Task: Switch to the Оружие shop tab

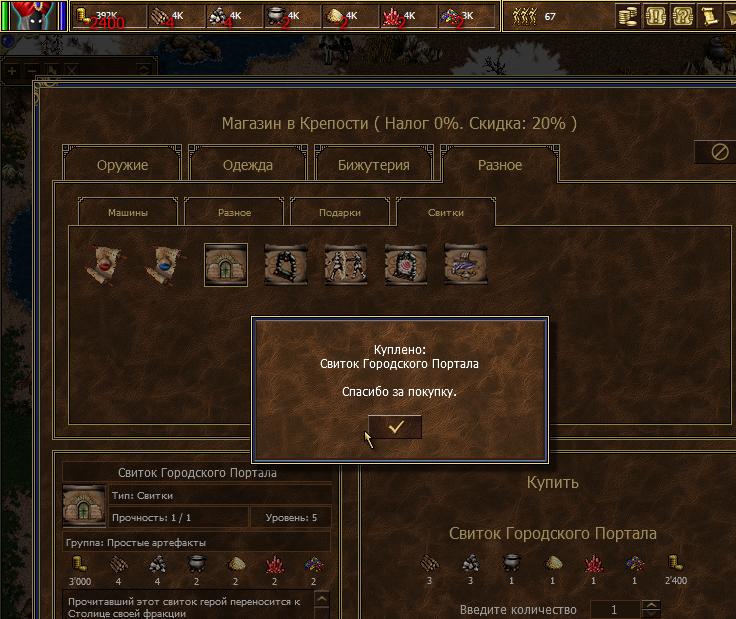Action: [x=122, y=165]
